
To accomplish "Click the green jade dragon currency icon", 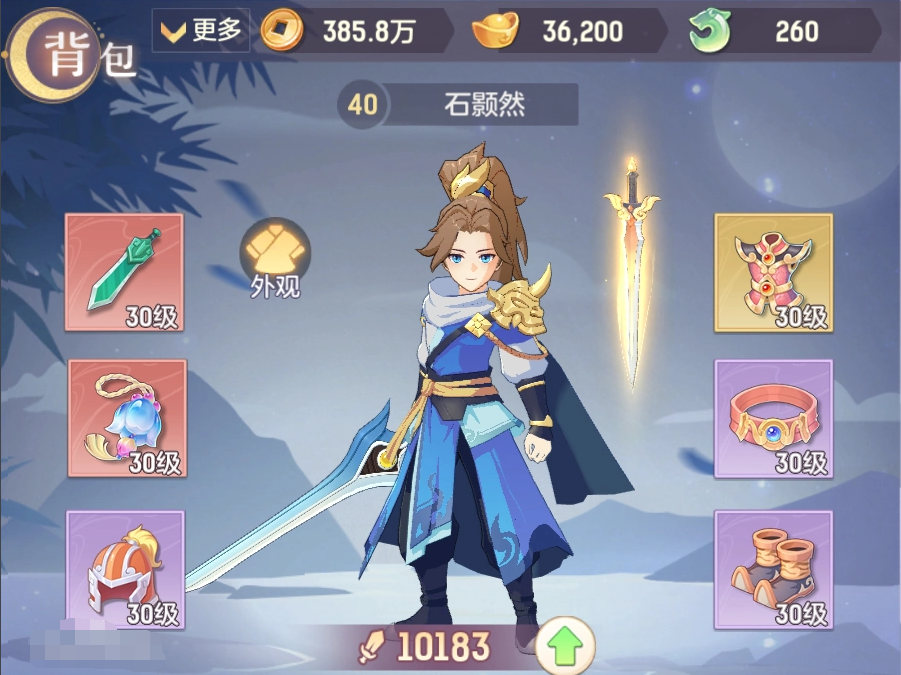I will tap(710, 31).
